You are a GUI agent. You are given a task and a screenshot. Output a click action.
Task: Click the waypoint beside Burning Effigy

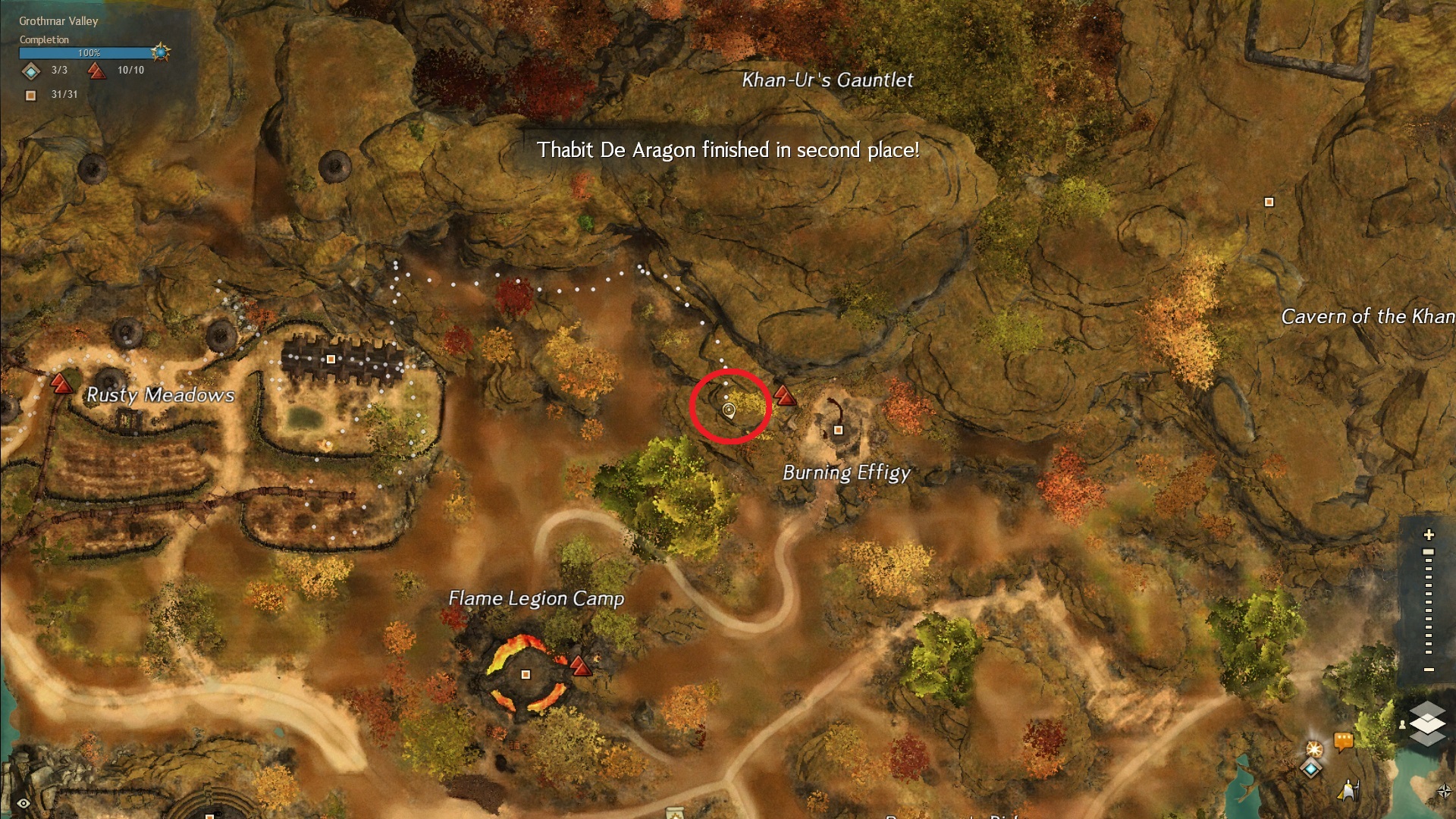pyautogui.click(x=785, y=395)
